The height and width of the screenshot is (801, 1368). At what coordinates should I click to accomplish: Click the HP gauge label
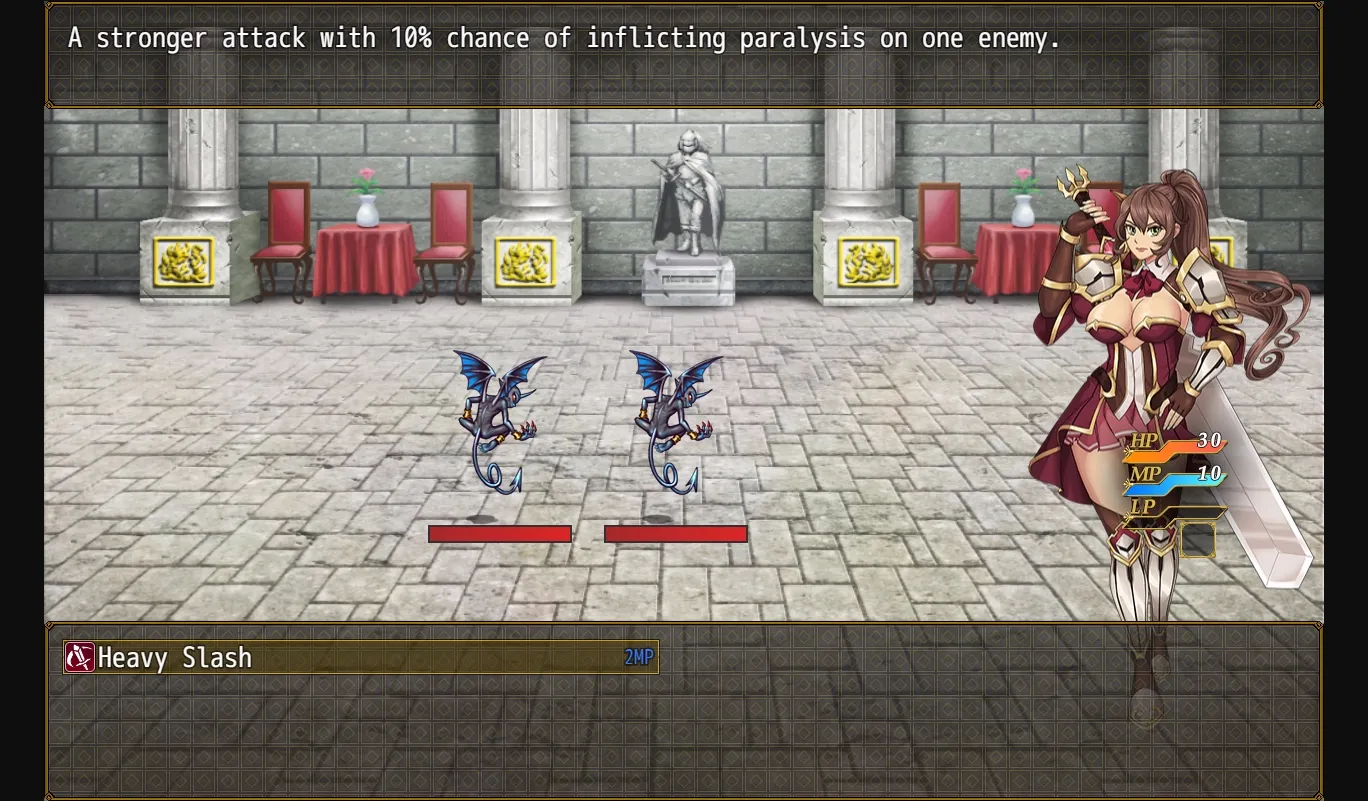(x=1143, y=440)
